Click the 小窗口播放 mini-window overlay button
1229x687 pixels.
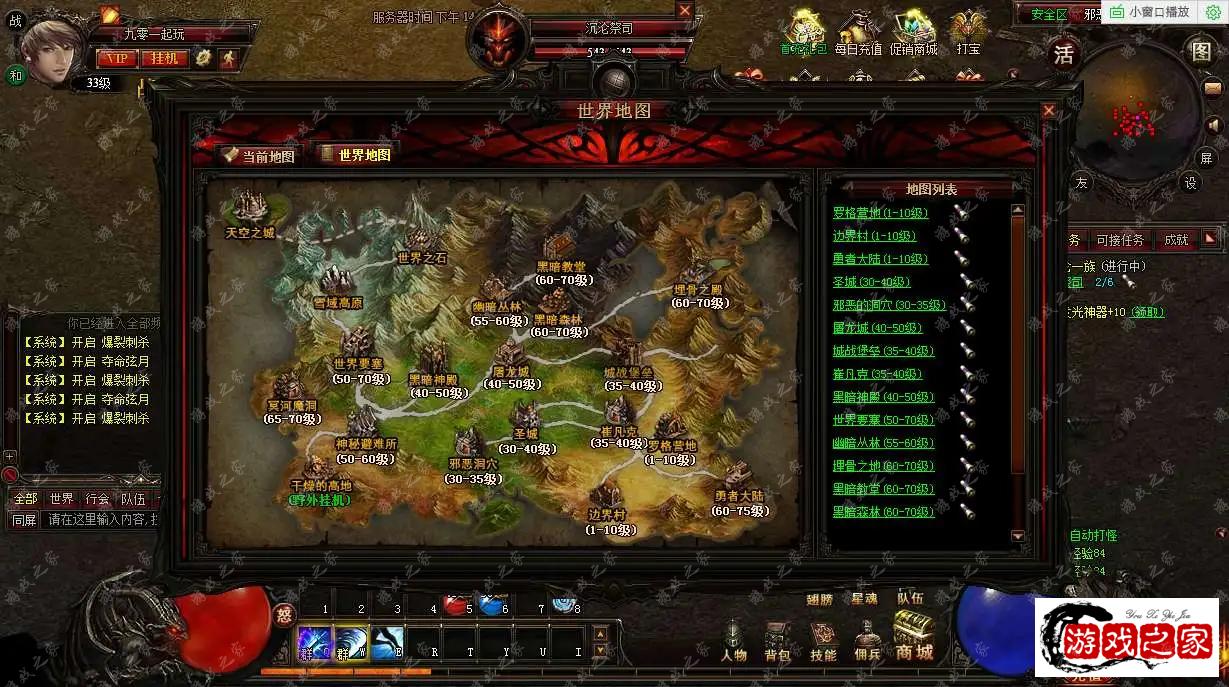point(1151,12)
